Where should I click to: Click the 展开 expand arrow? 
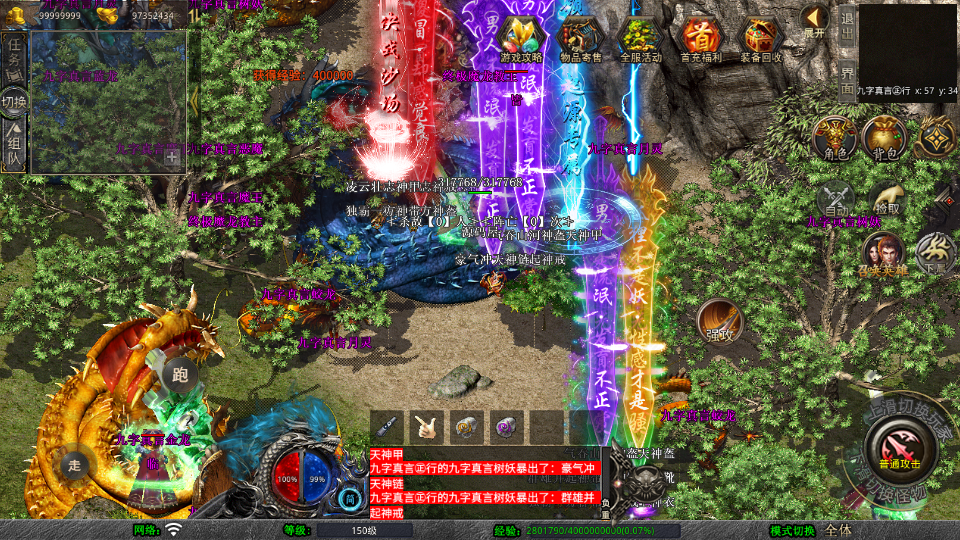814,21
